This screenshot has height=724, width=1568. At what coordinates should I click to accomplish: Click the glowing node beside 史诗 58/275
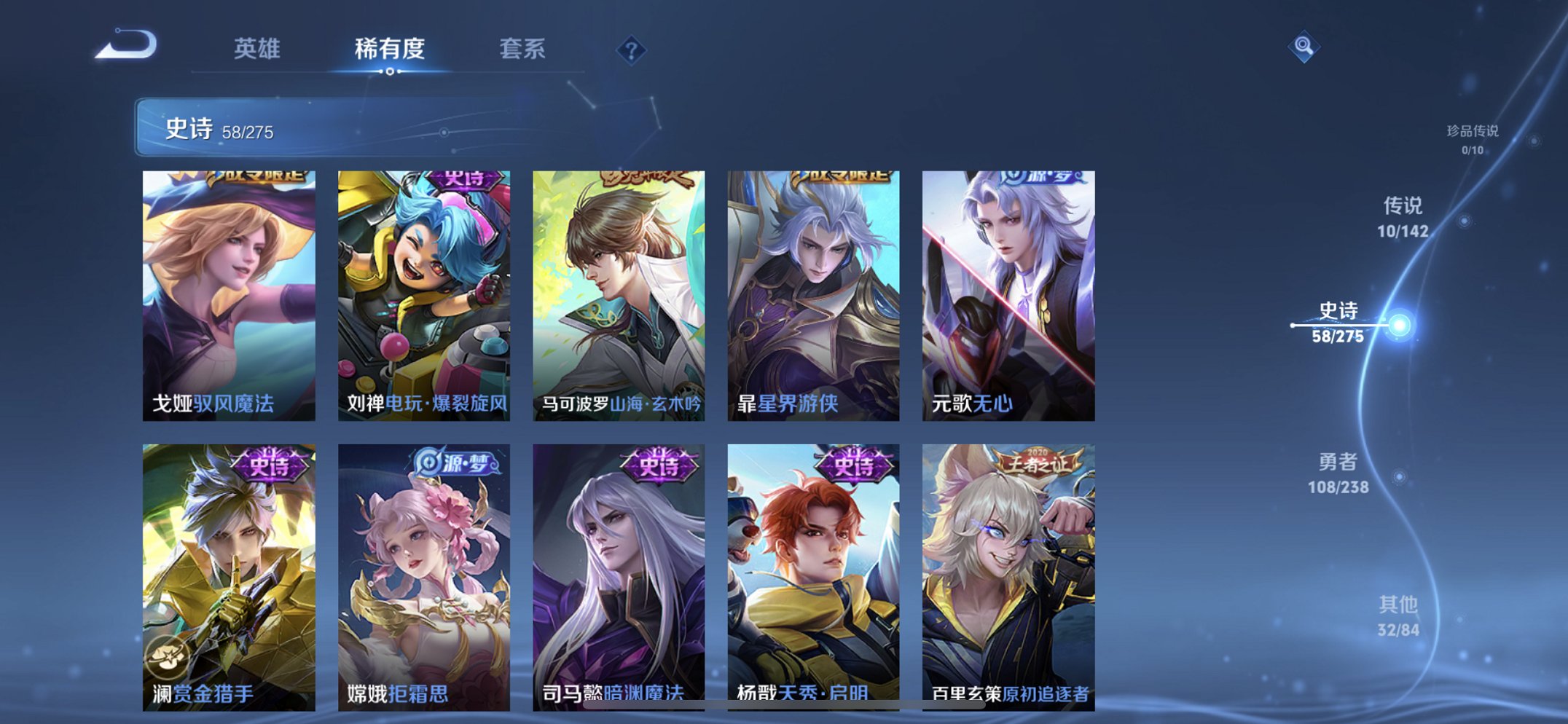(1398, 326)
